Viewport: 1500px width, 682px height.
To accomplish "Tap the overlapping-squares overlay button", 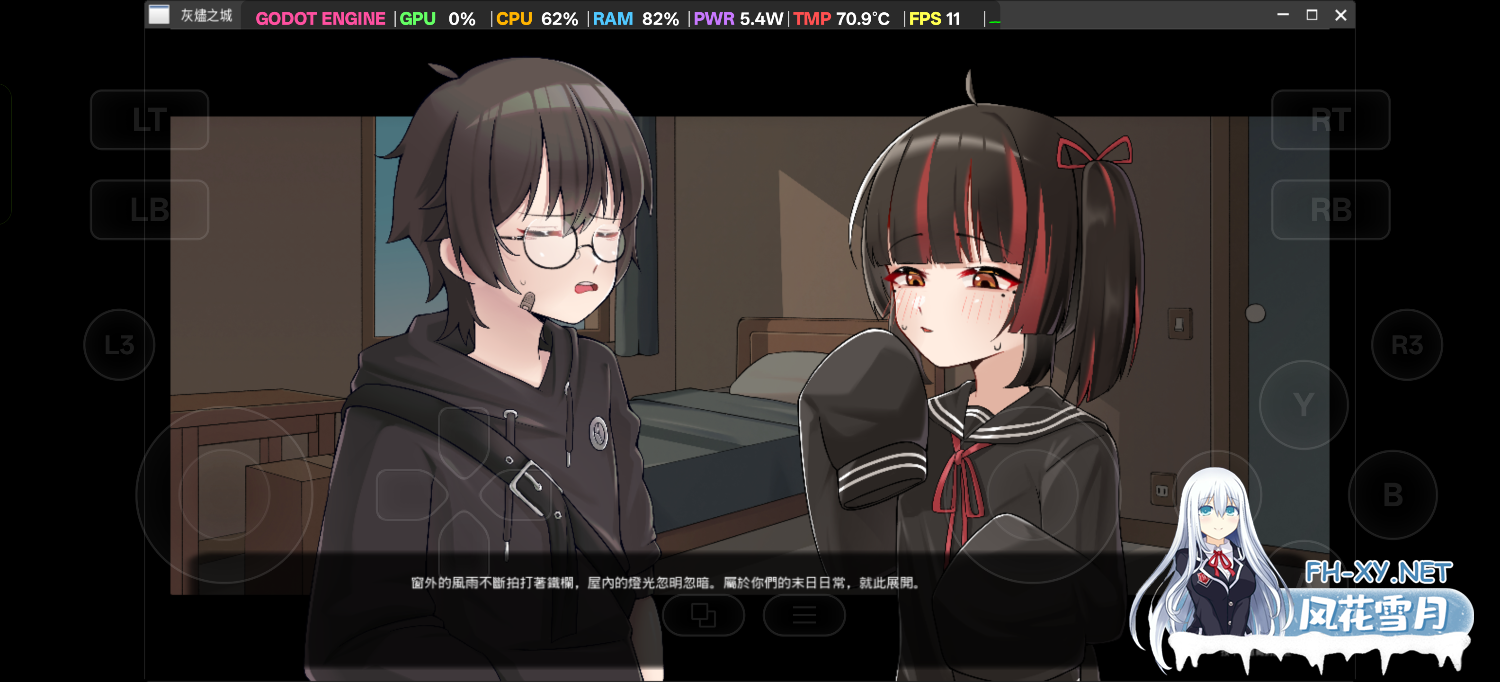I will [x=704, y=615].
